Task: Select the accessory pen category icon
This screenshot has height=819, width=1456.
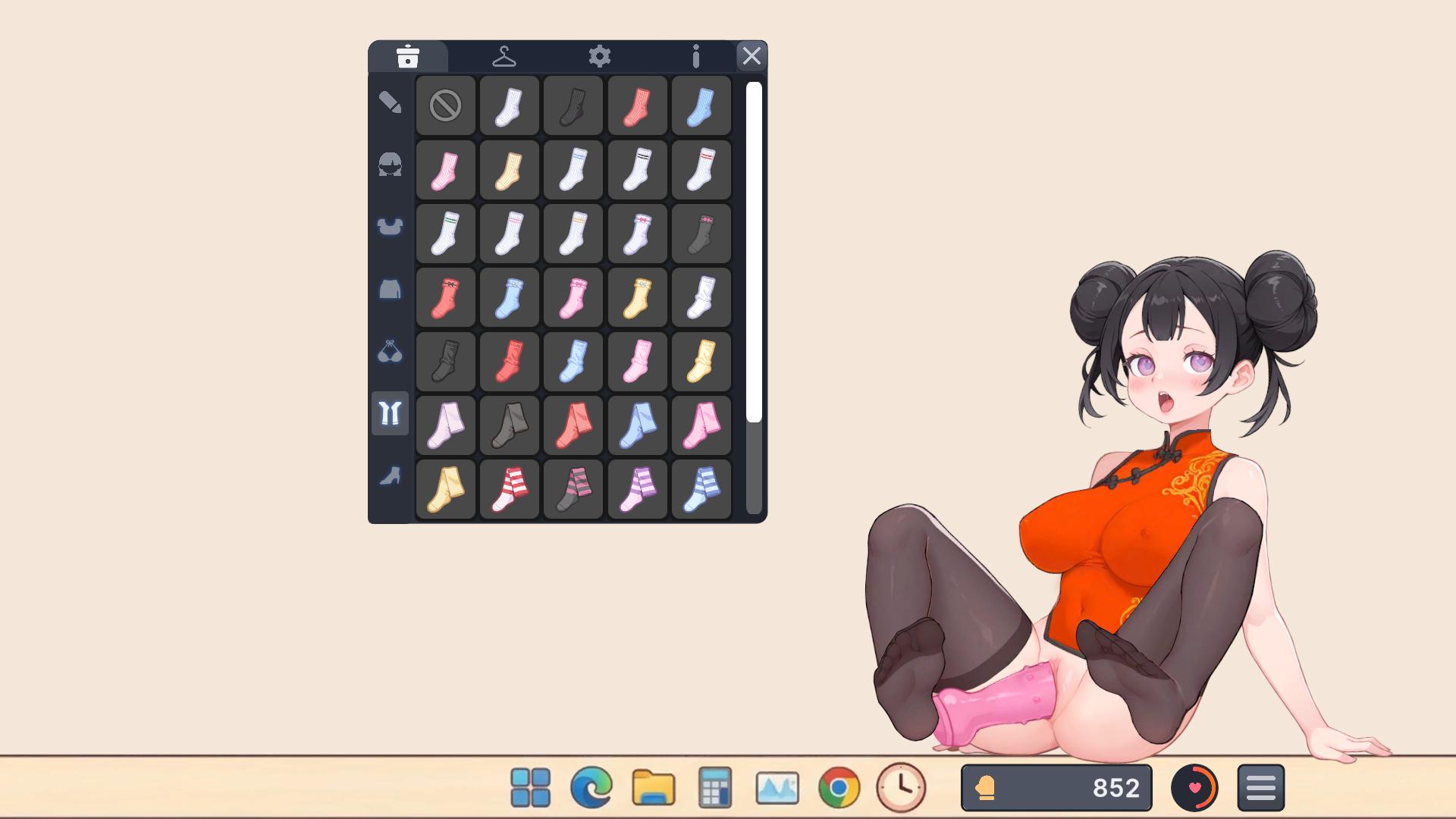Action: pyautogui.click(x=390, y=102)
